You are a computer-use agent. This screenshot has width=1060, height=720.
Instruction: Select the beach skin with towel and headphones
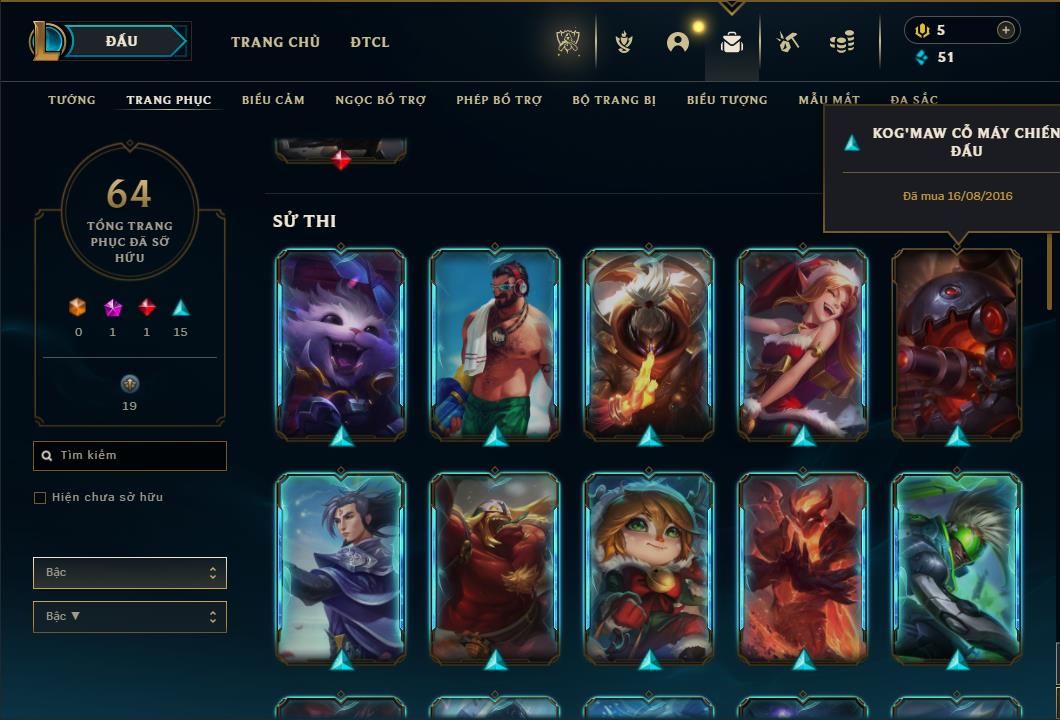pos(494,343)
